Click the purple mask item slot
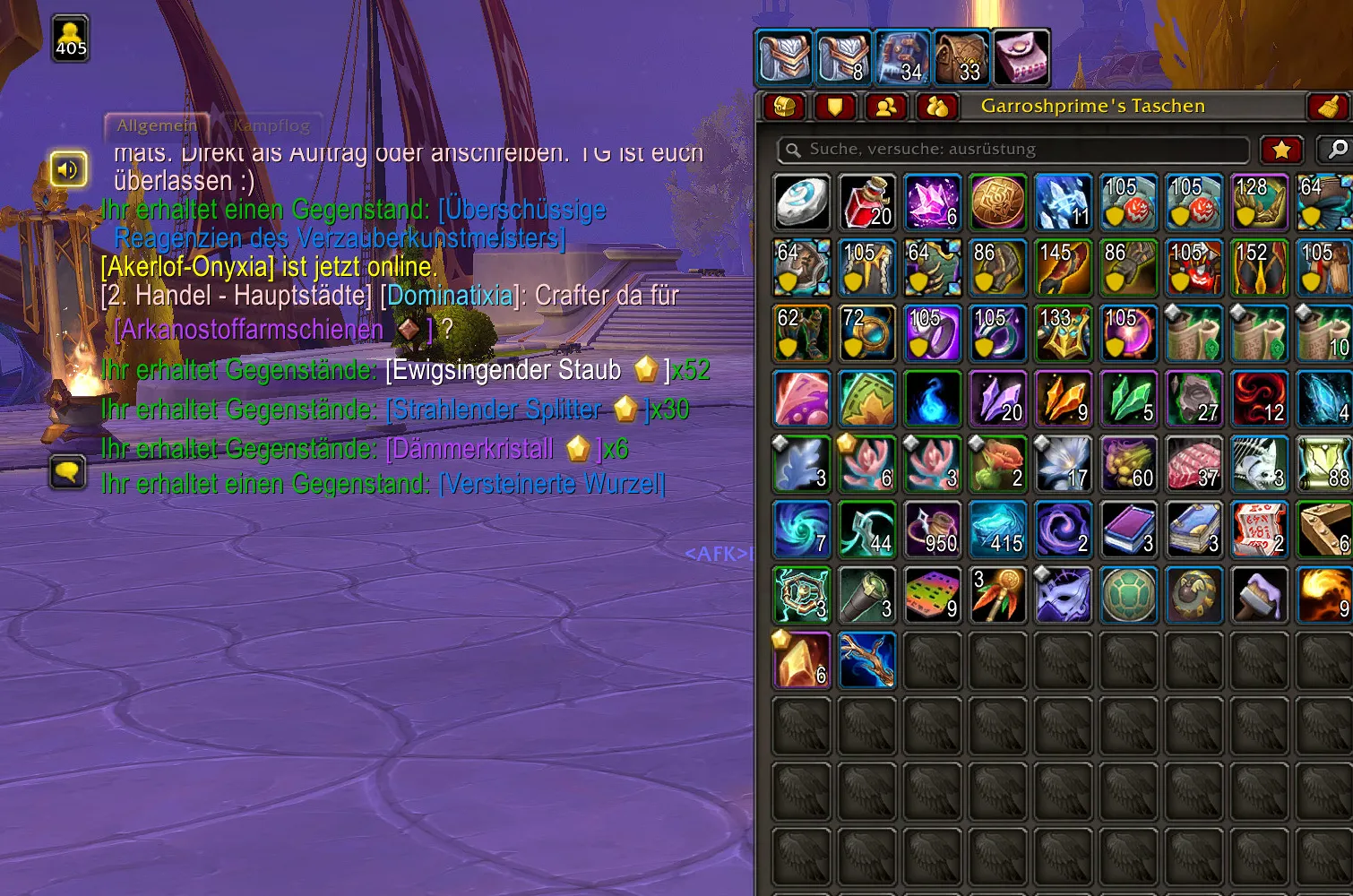The height and width of the screenshot is (896, 1353). pos(1064,595)
